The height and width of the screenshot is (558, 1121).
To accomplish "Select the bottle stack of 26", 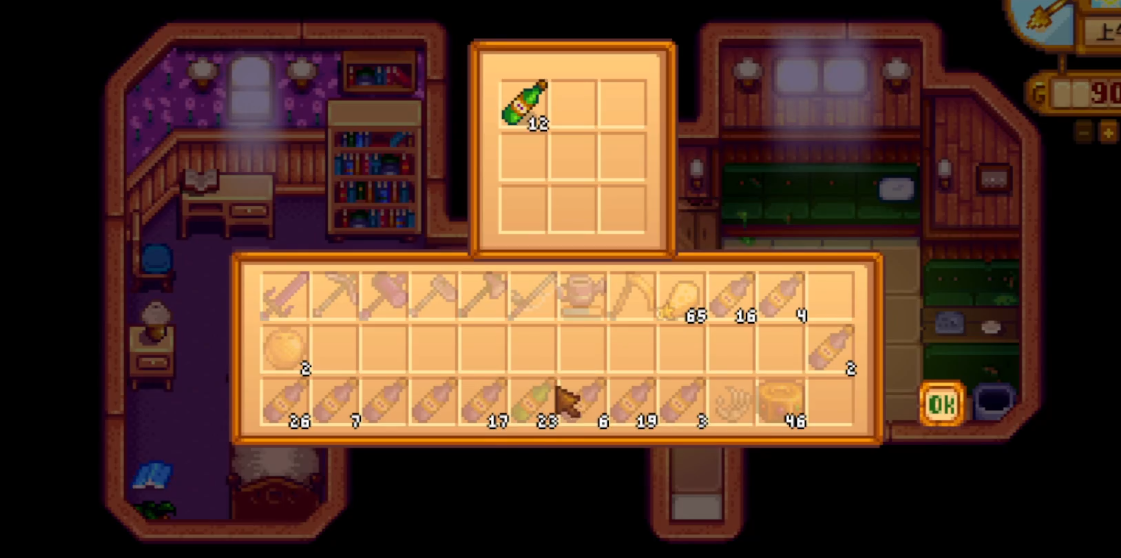I will click(x=285, y=400).
